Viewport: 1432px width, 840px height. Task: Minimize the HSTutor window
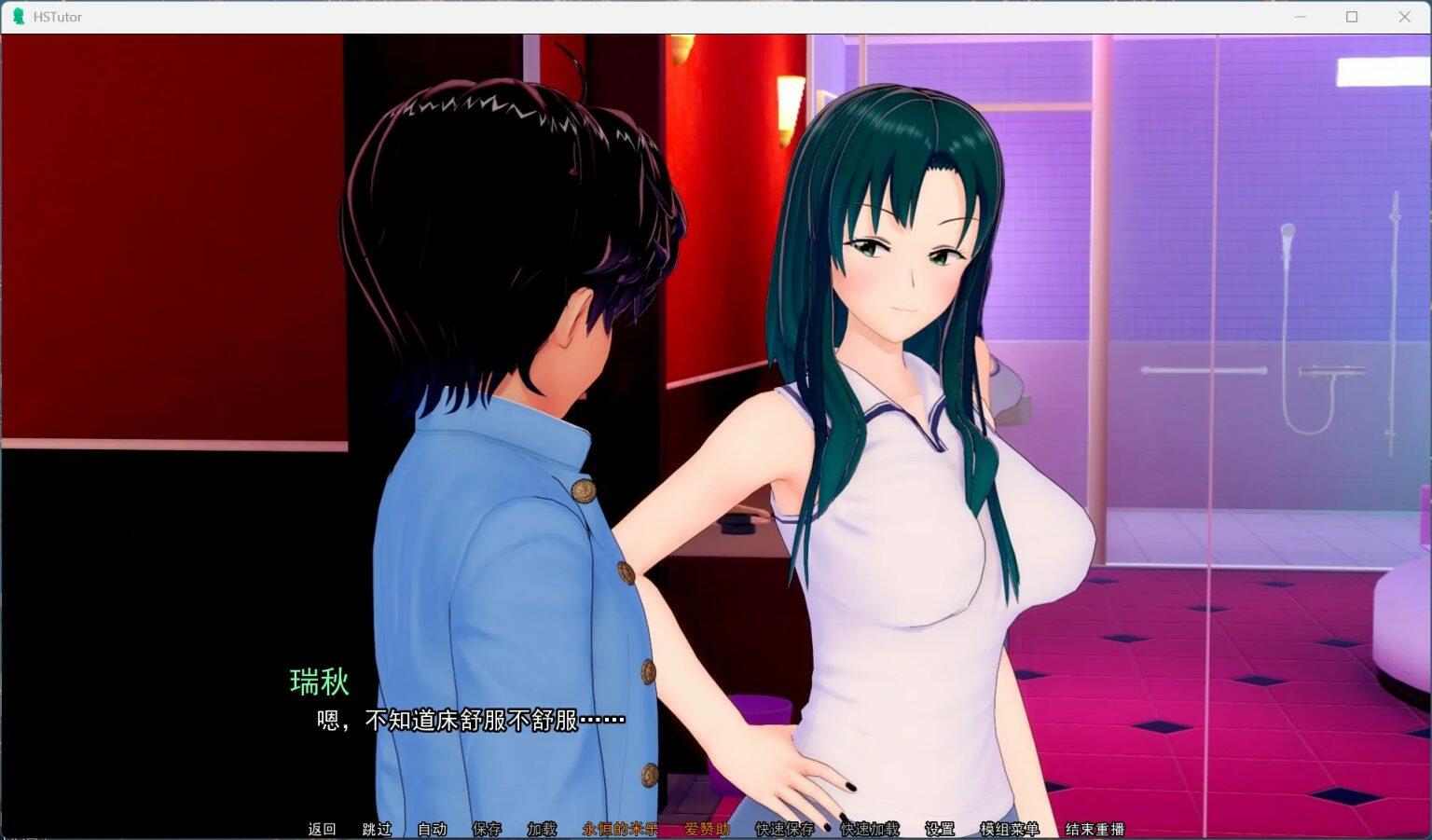(1300, 17)
